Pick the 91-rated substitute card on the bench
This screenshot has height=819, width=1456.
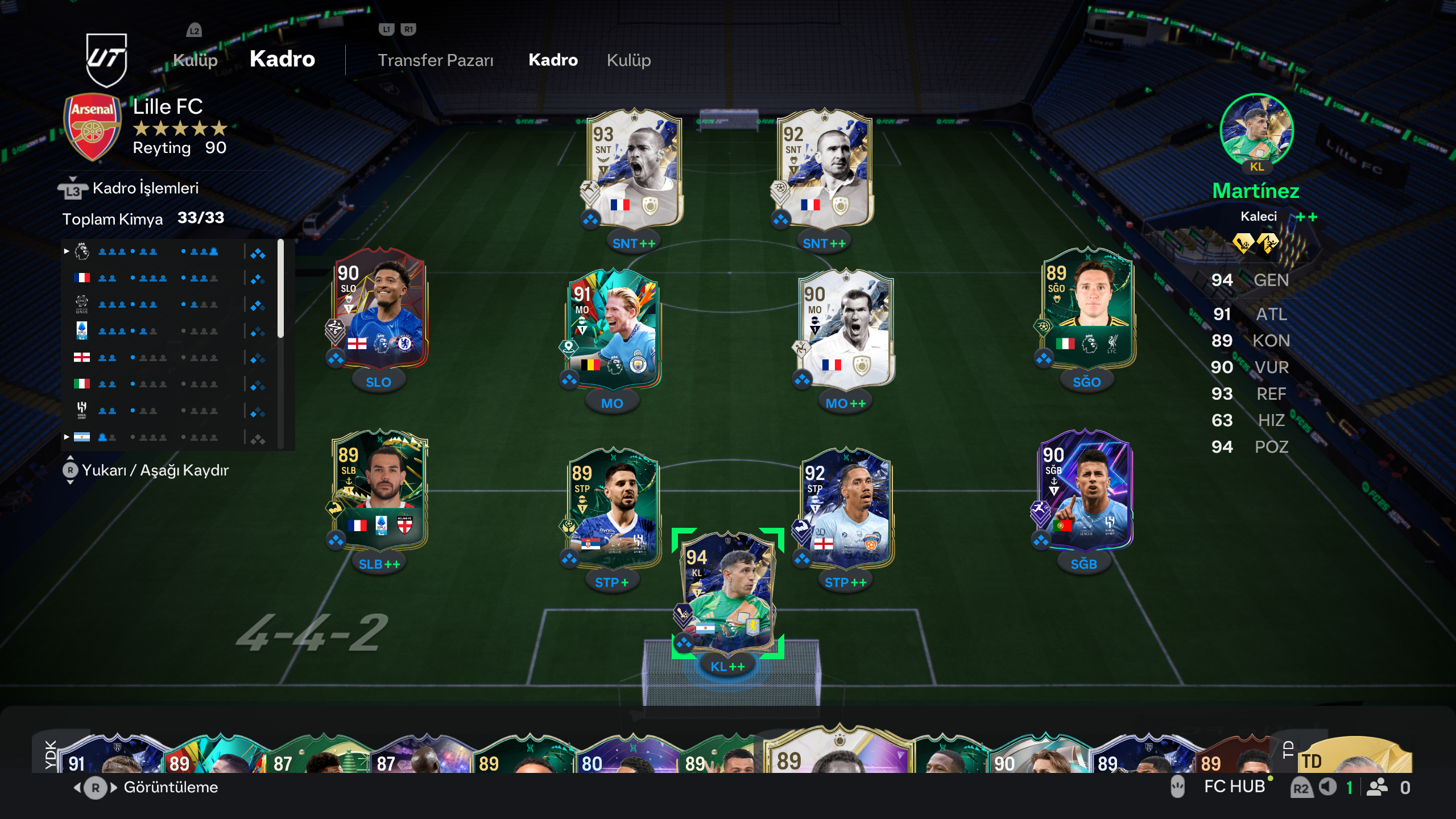(x=108, y=755)
